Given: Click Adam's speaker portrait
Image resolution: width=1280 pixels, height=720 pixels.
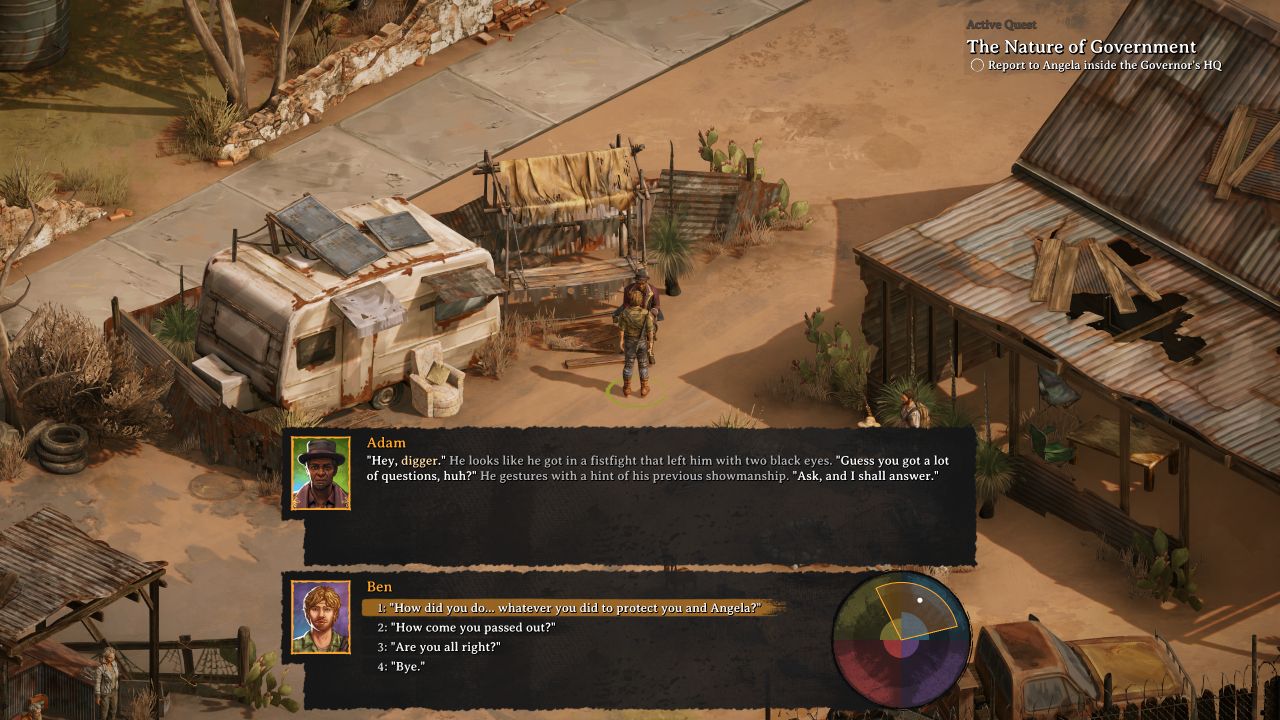Looking at the screenshot, I should pyautogui.click(x=321, y=473).
